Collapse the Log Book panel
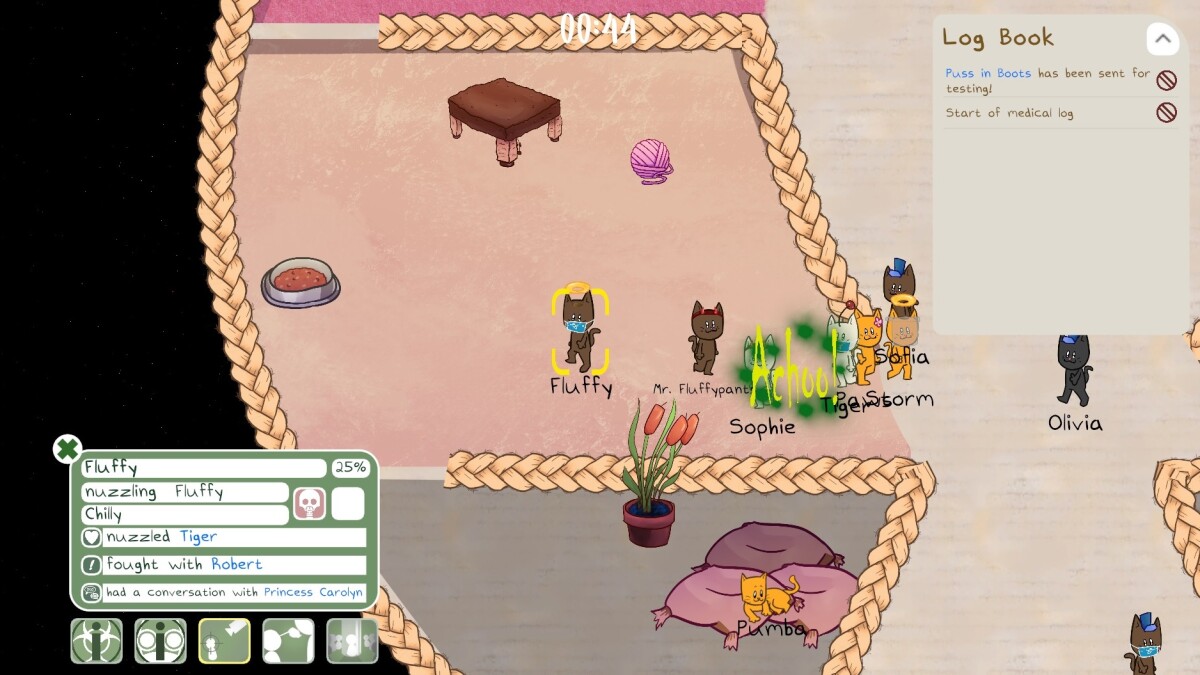The height and width of the screenshot is (675, 1200). point(1162,40)
